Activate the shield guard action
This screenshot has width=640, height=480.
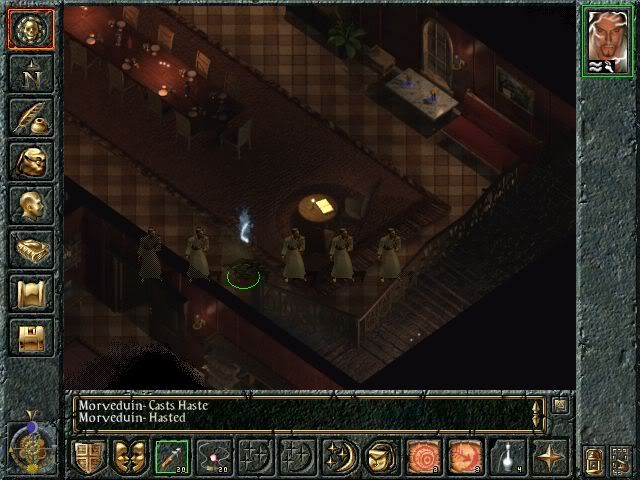click(88, 456)
